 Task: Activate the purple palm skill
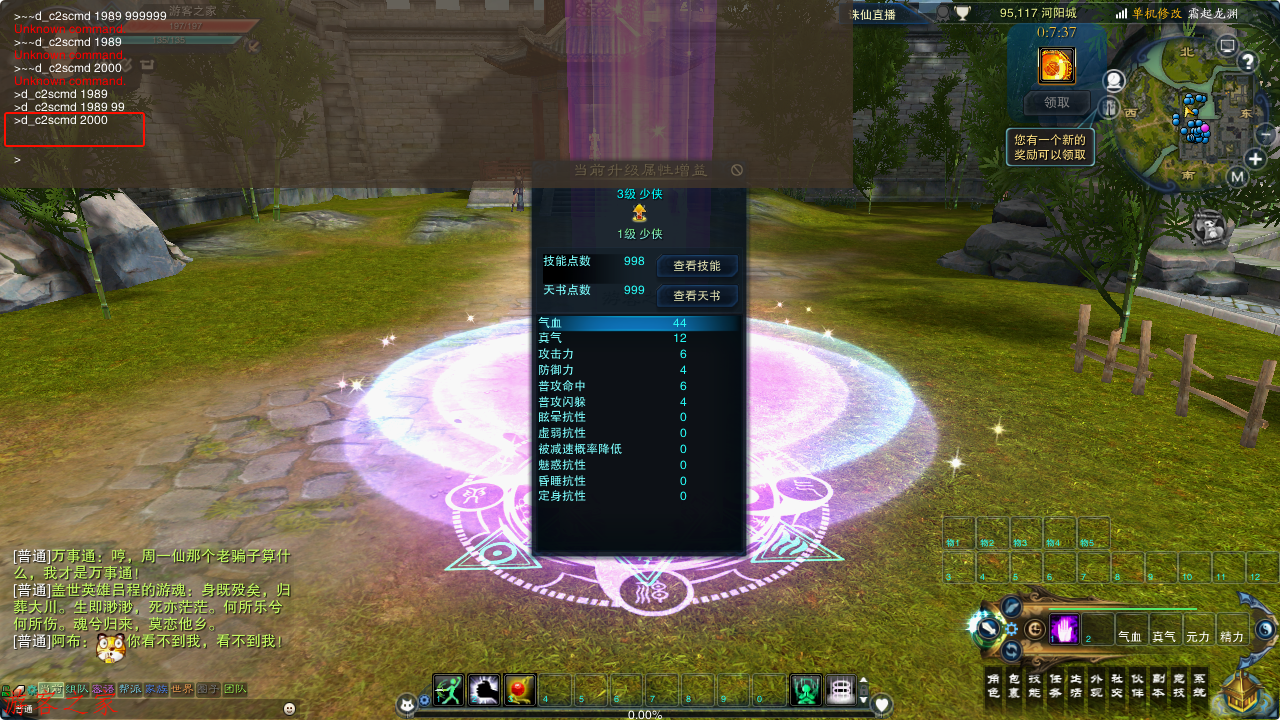click(x=1064, y=629)
